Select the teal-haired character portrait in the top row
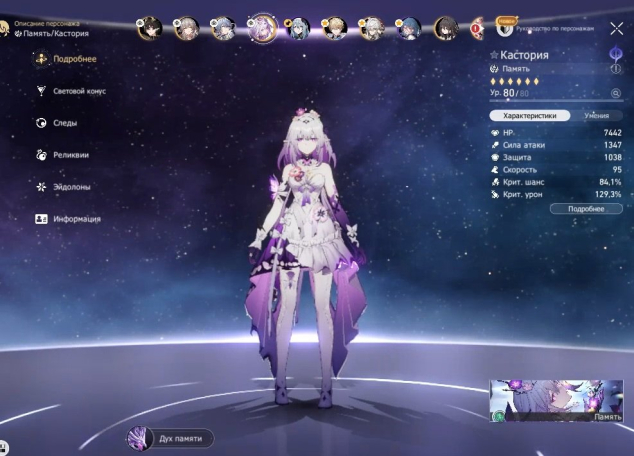The width and height of the screenshot is (634, 456). point(301,27)
